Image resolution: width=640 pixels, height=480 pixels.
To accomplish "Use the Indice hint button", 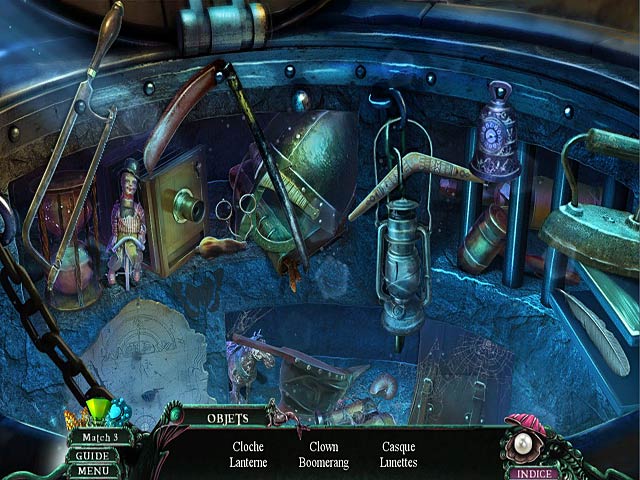I will (x=534, y=472).
